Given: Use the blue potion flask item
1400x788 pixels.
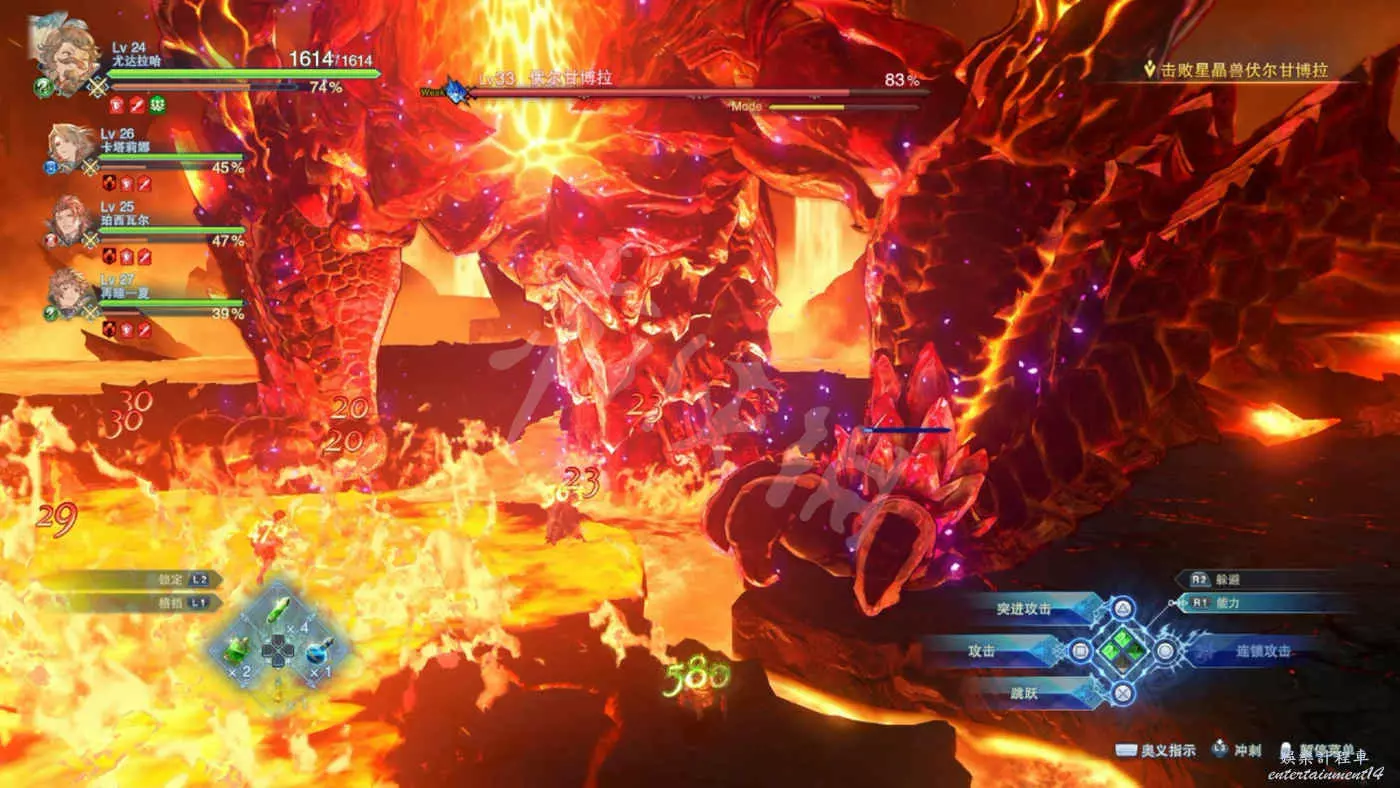Looking at the screenshot, I should pyautogui.click(x=317, y=652).
